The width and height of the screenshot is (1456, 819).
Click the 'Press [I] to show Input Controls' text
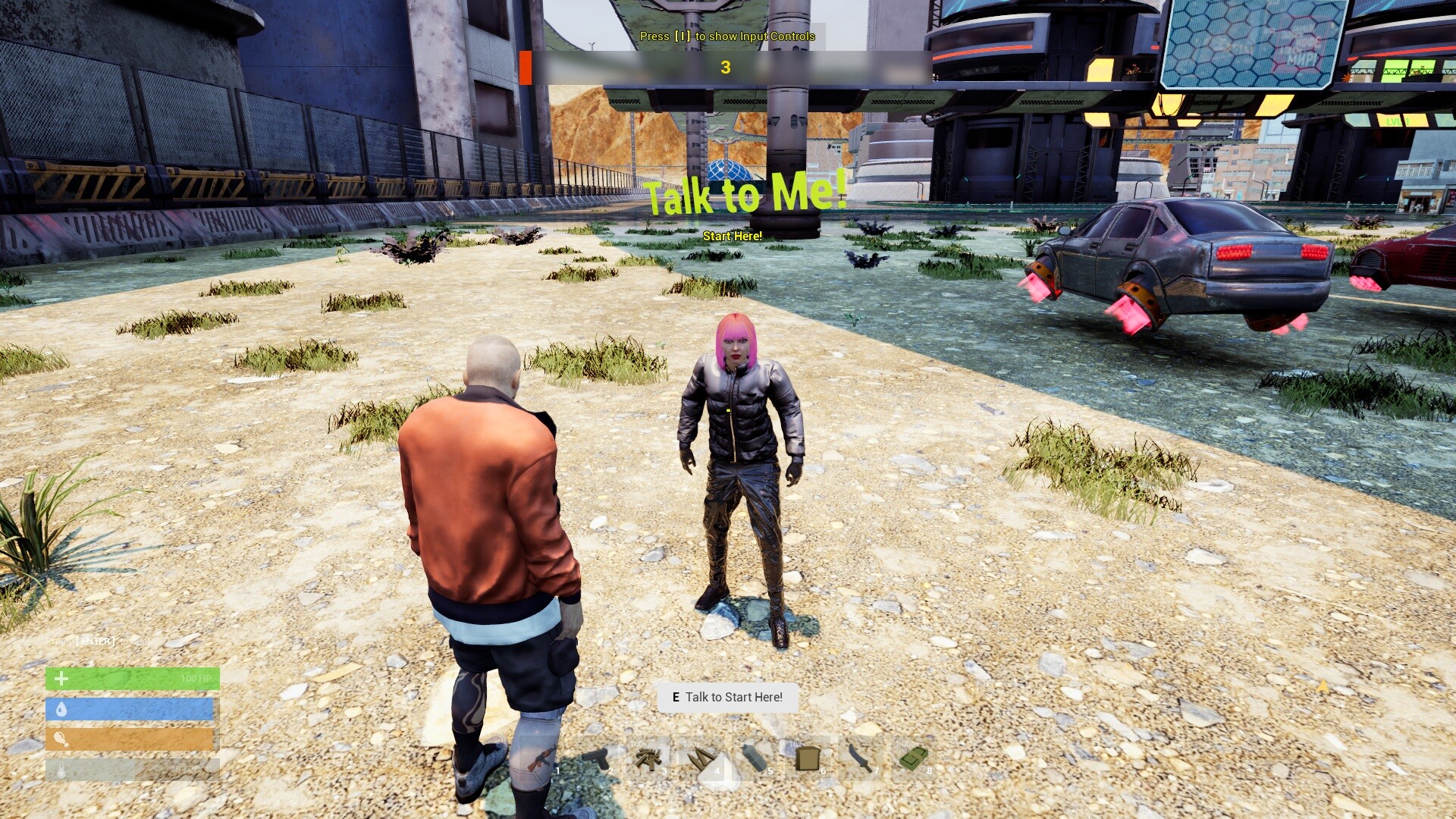tap(727, 36)
